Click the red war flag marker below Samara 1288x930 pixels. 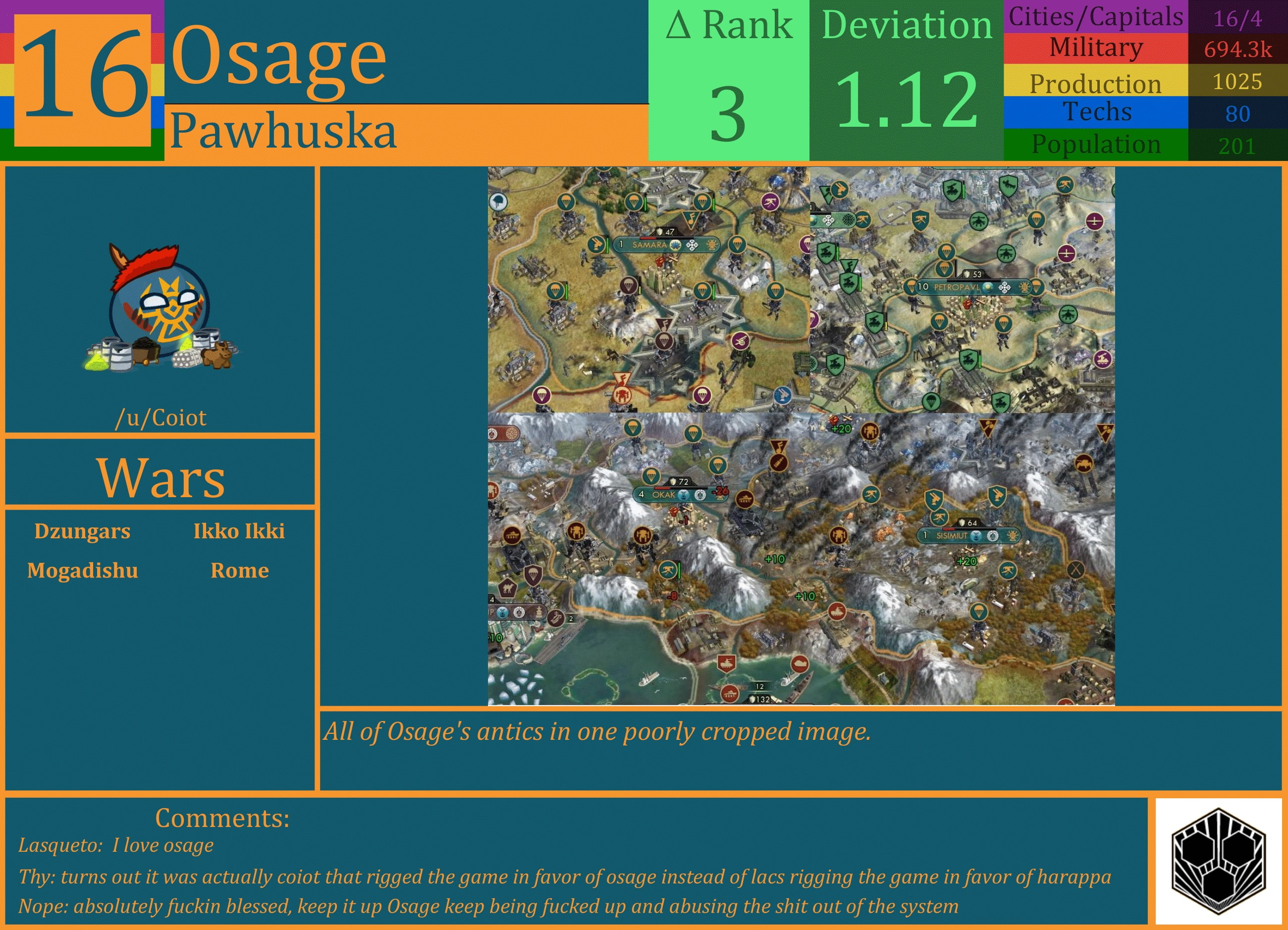[x=622, y=378]
